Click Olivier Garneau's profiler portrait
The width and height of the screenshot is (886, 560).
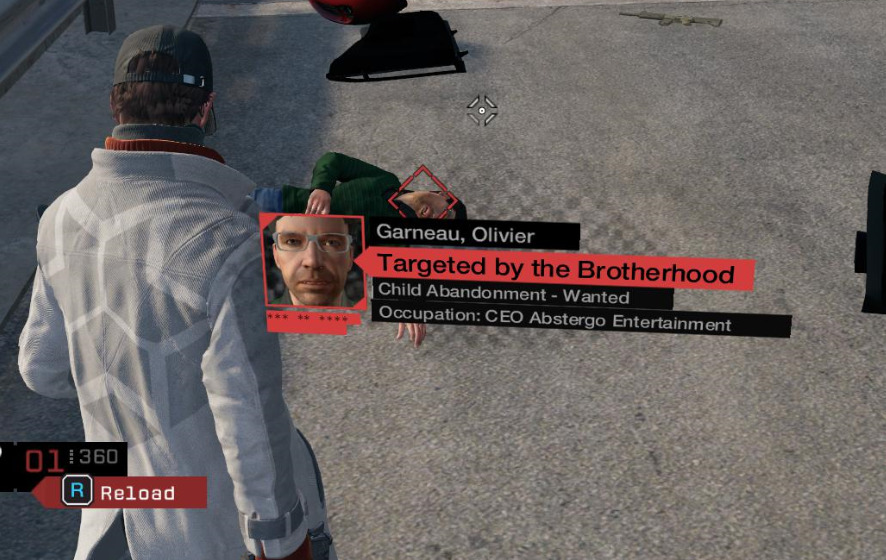point(312,260)
